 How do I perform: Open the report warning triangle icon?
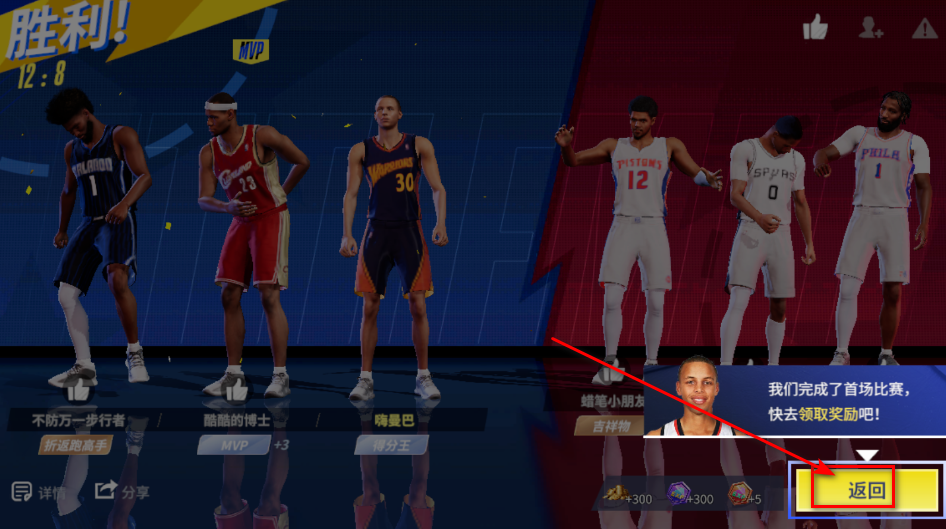coord(924,29)
